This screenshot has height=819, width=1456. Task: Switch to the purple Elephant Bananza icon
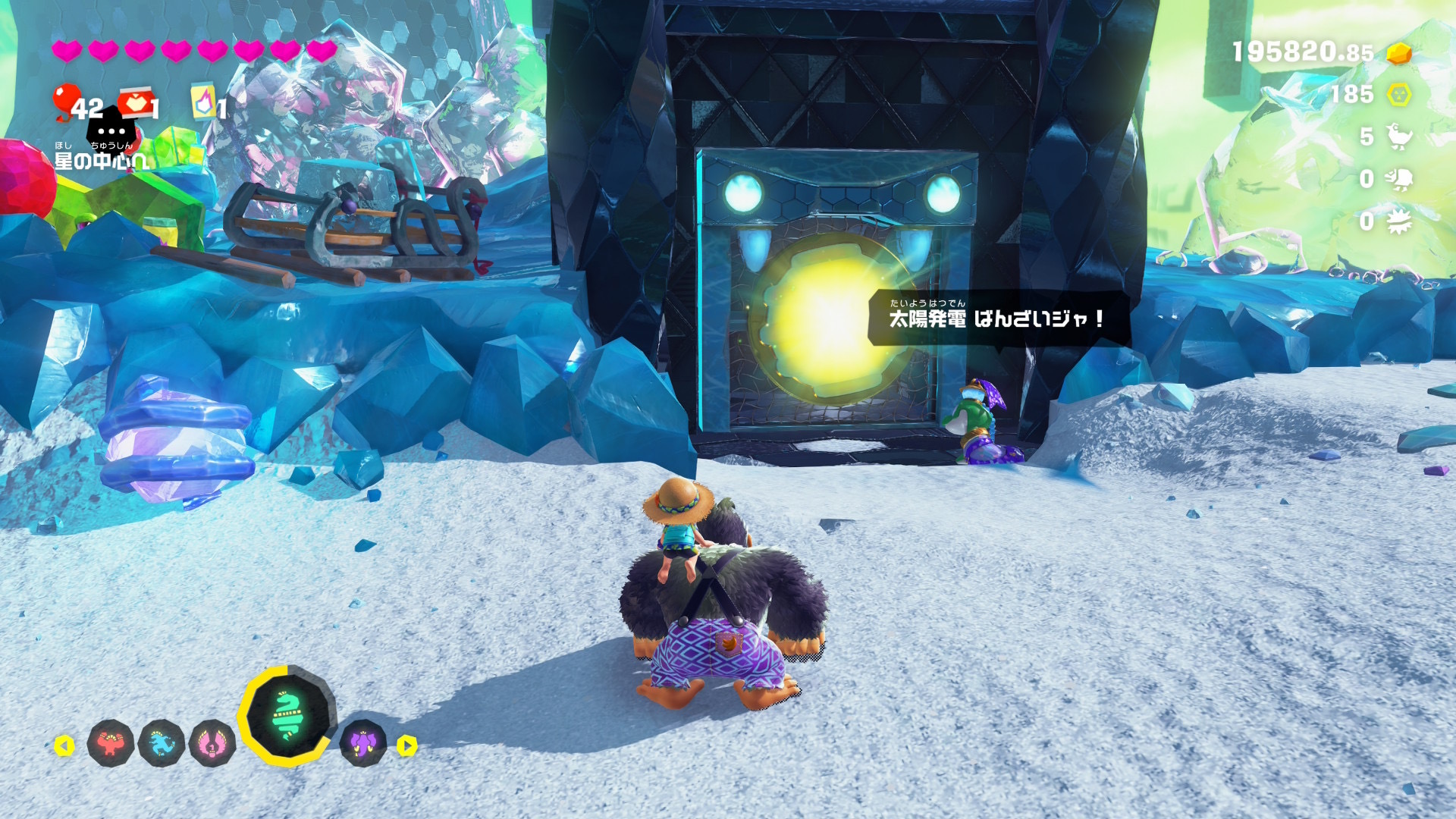click(363, 743)
